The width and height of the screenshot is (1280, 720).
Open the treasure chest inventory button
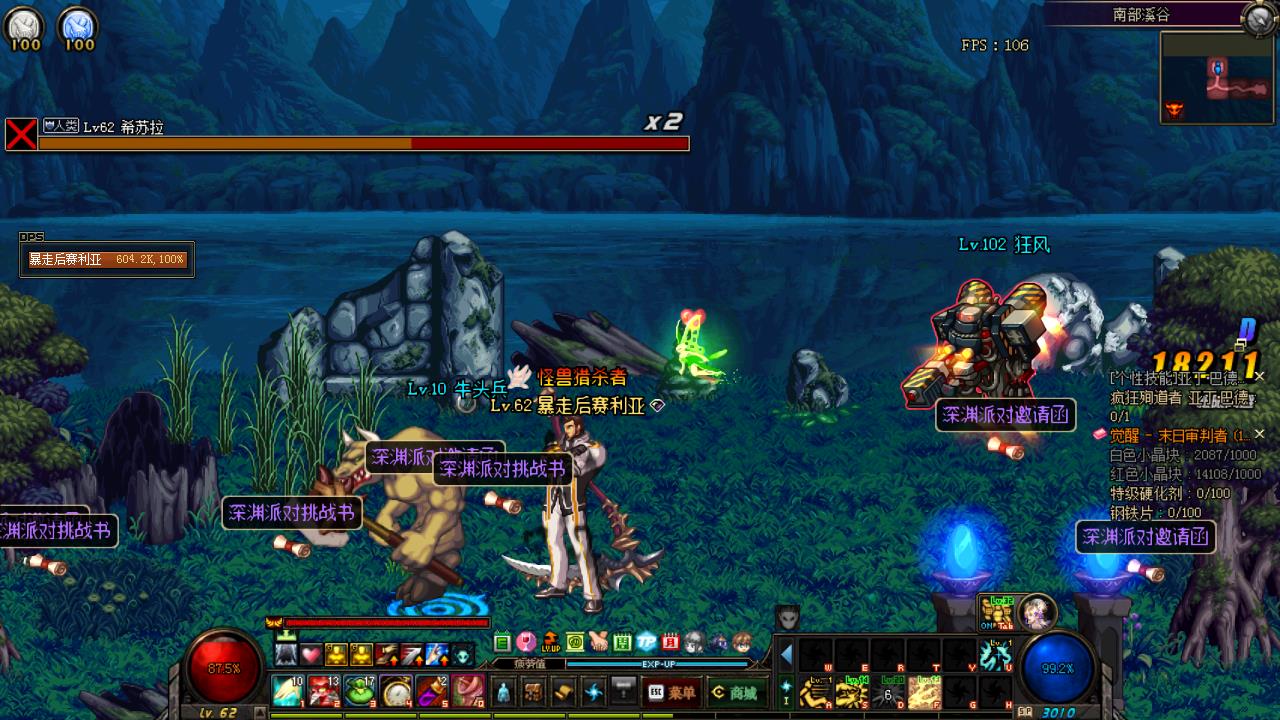534,692
